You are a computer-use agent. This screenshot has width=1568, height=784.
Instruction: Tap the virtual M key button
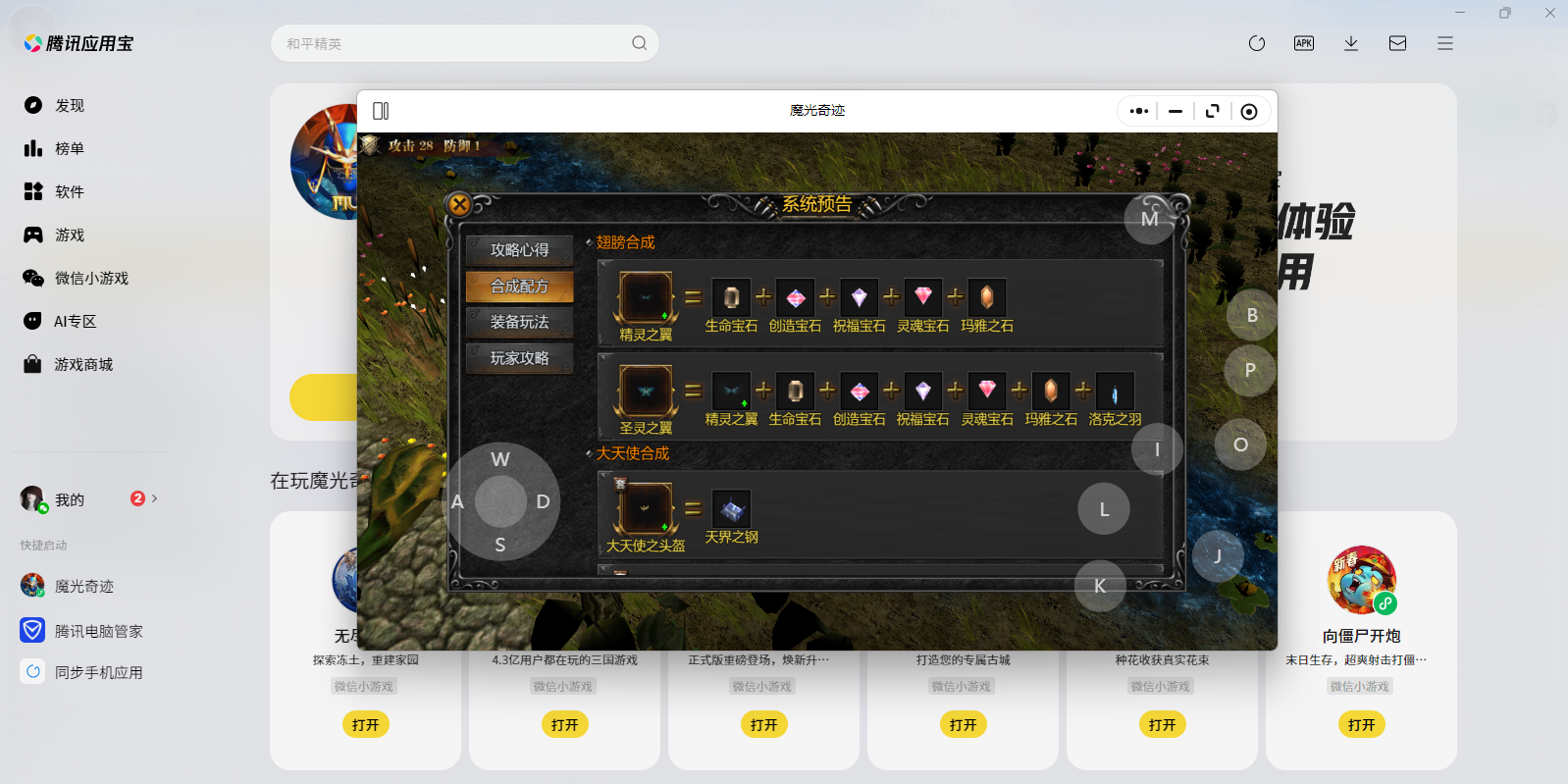pos(1150,219)
